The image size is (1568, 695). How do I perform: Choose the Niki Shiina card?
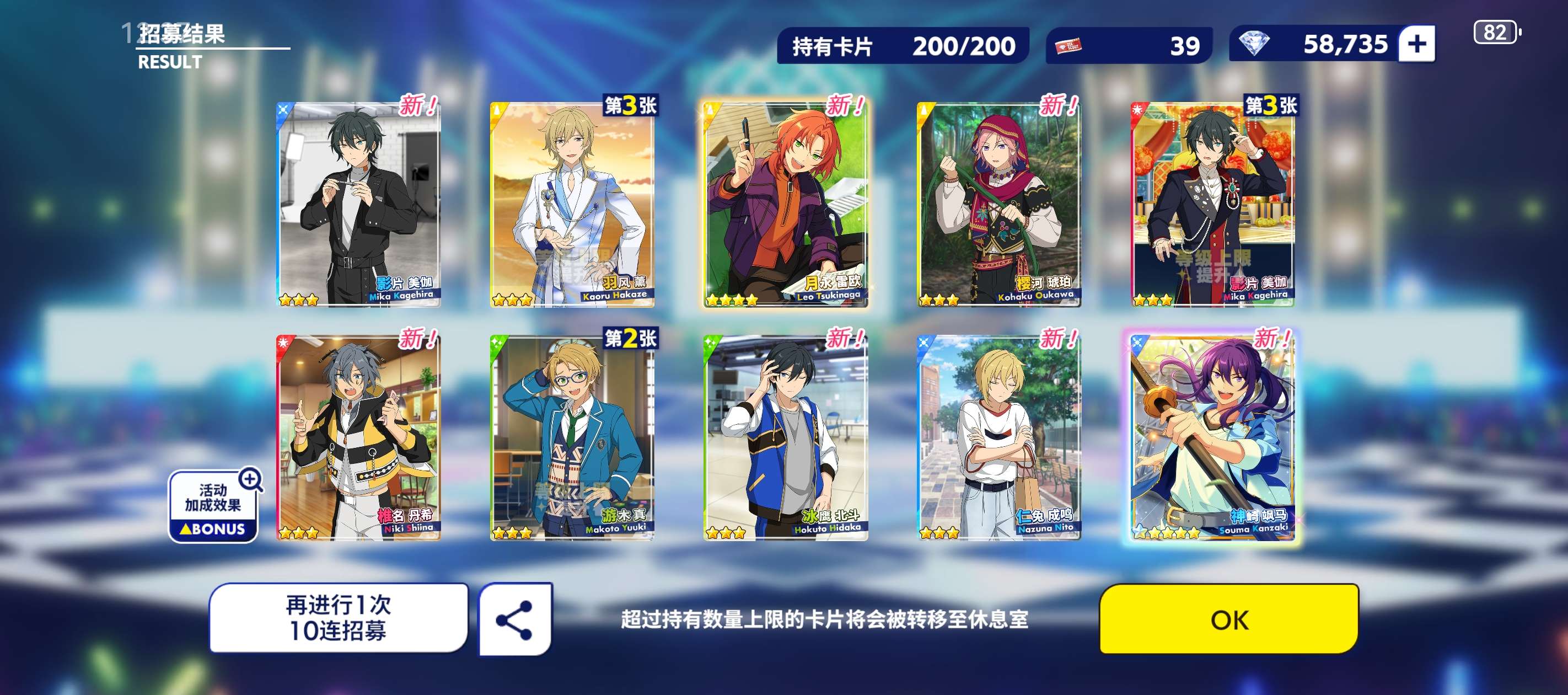tap(358, 437)
